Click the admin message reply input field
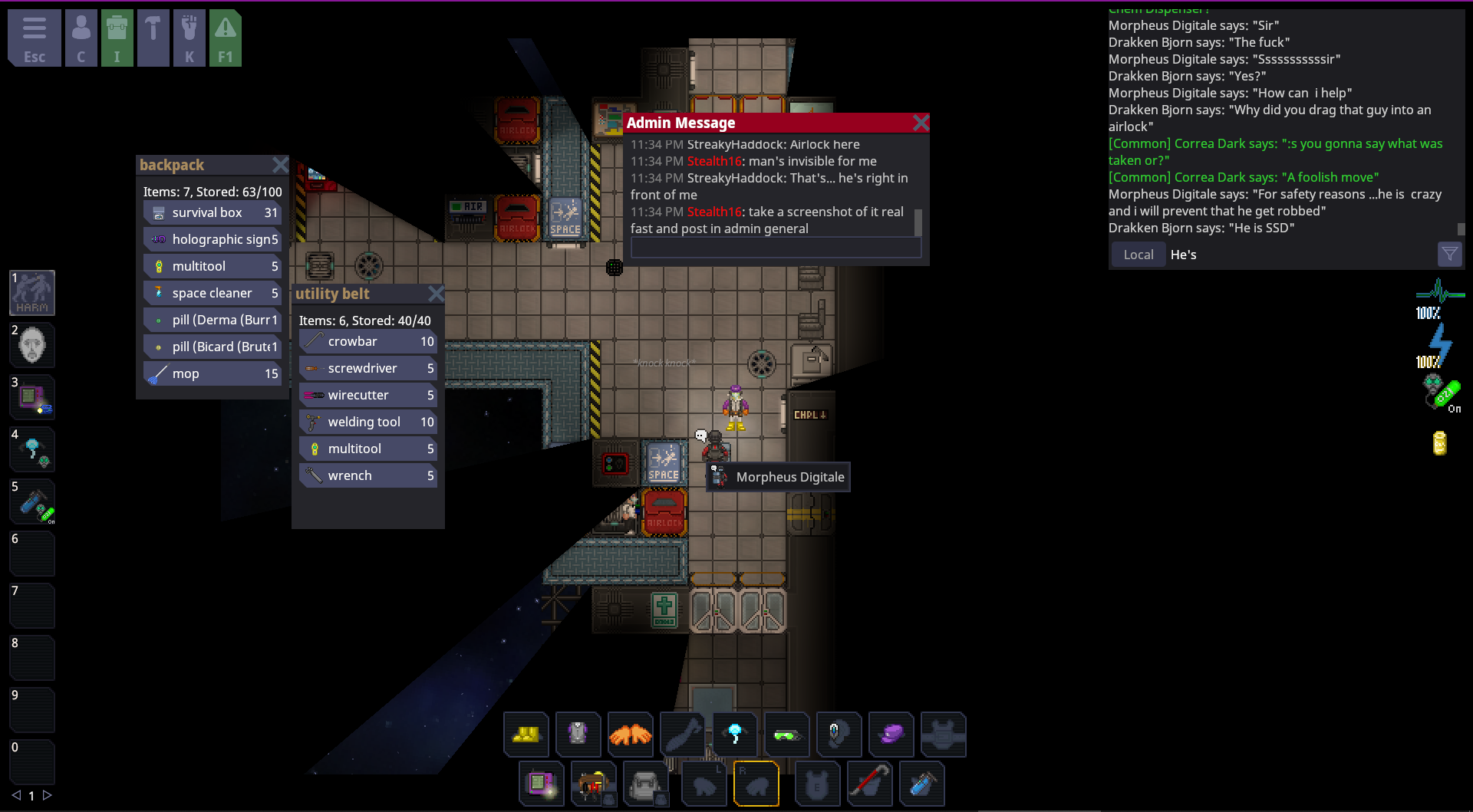Screen dimensions: 1473x812 [775, 247]
